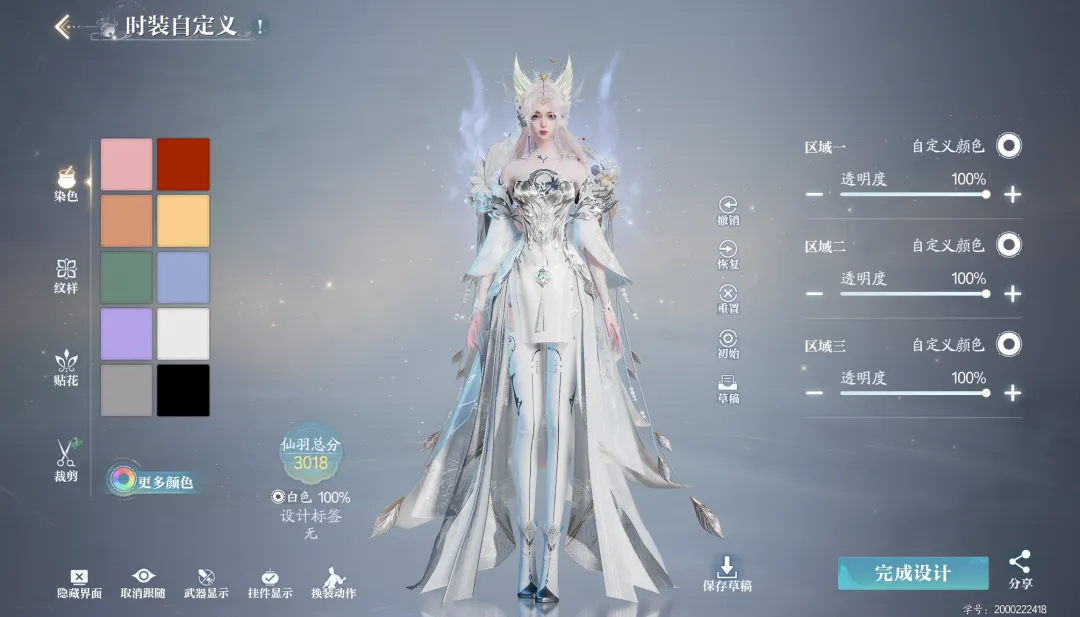Hide the interface with 隐藏界面
1080x617 pixels.
click(x=79, y=582)
